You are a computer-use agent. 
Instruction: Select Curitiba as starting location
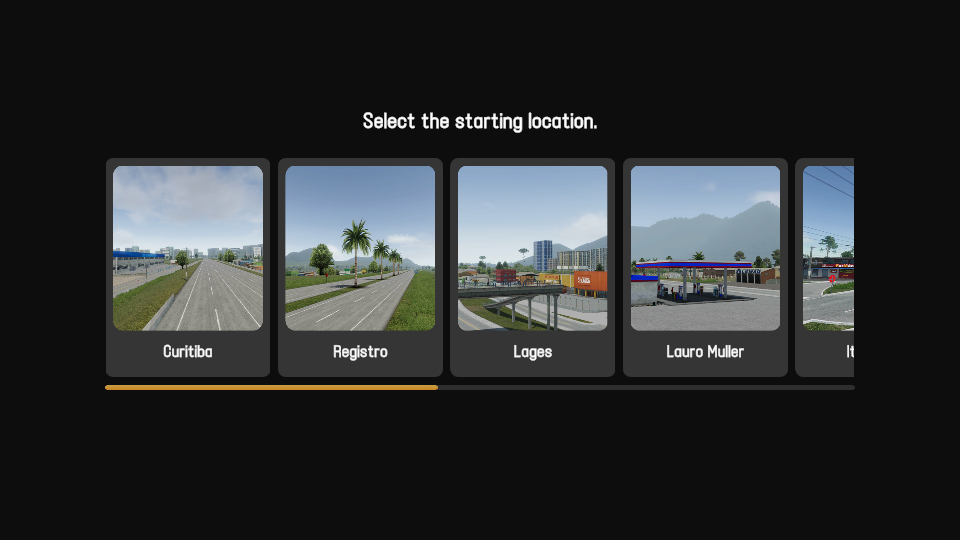(188, 267)
